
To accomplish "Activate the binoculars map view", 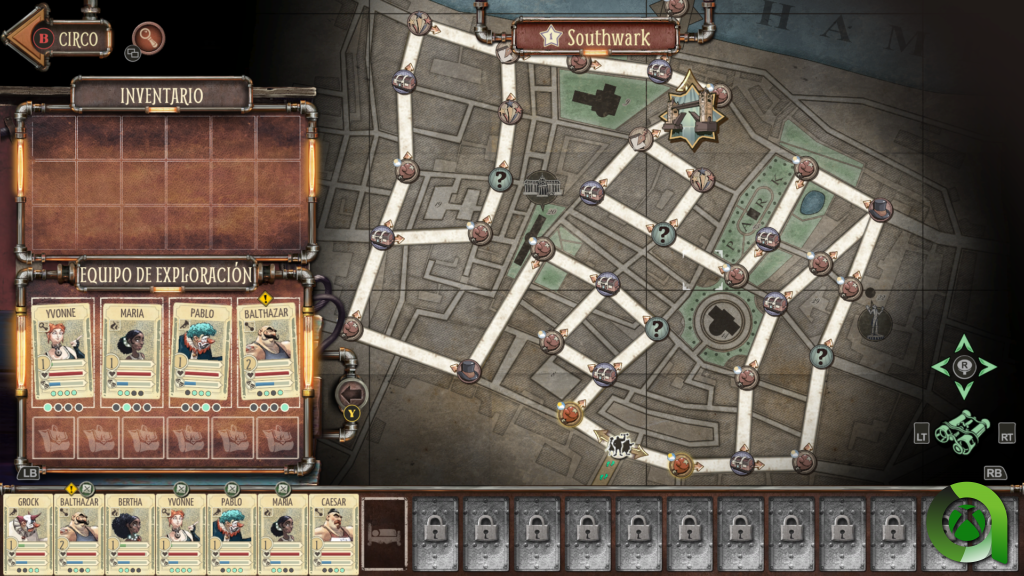I will [962, 428].
